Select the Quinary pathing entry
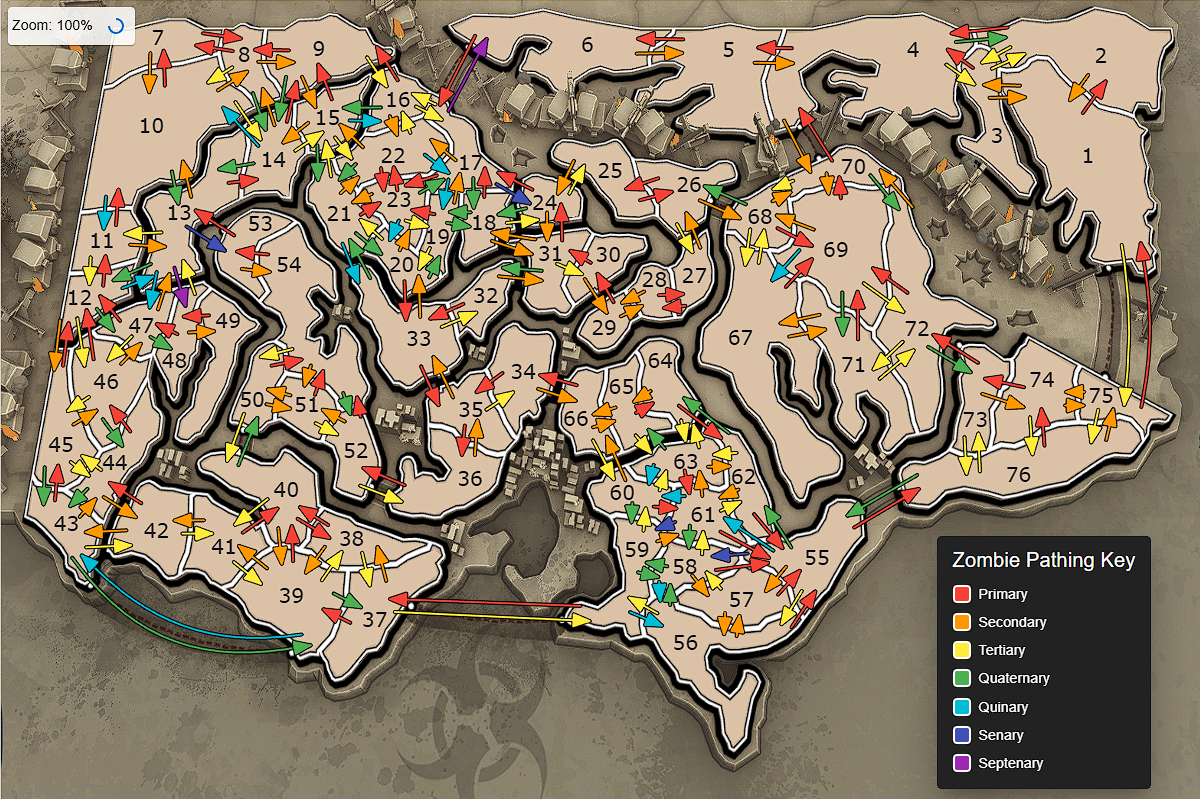 (x=1002, y=707)
